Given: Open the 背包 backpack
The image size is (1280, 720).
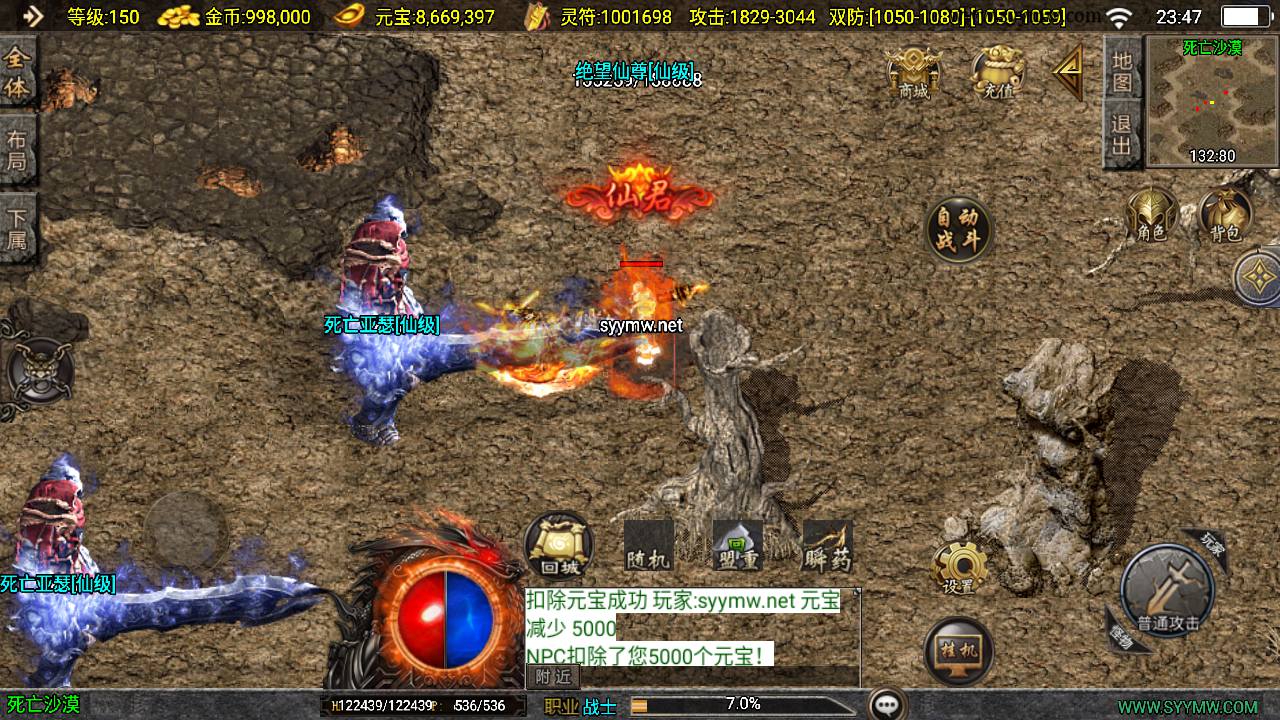Looking at the screenshot, I should pos(1225,216).
